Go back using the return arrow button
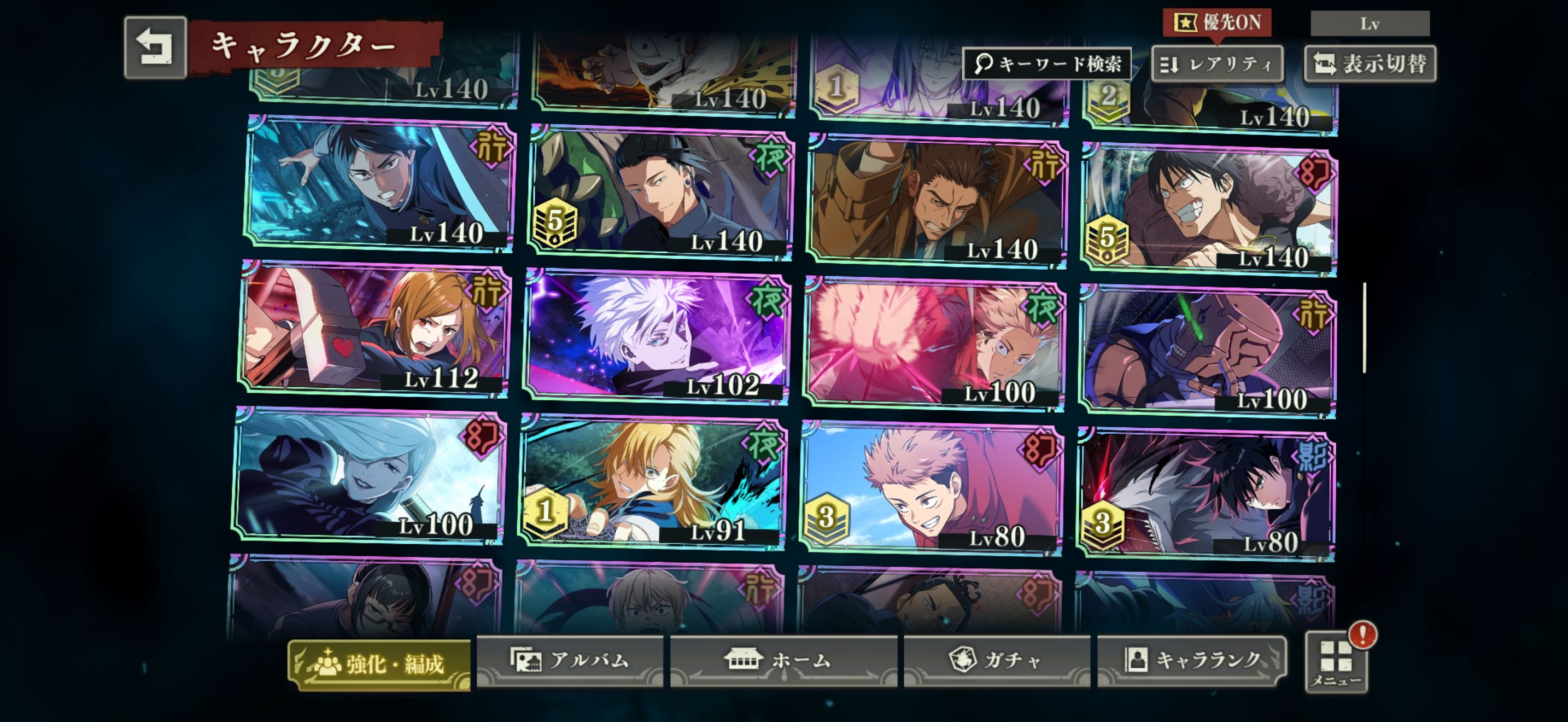This screenshot has width=1568, height=722. (x=155, y=48)
